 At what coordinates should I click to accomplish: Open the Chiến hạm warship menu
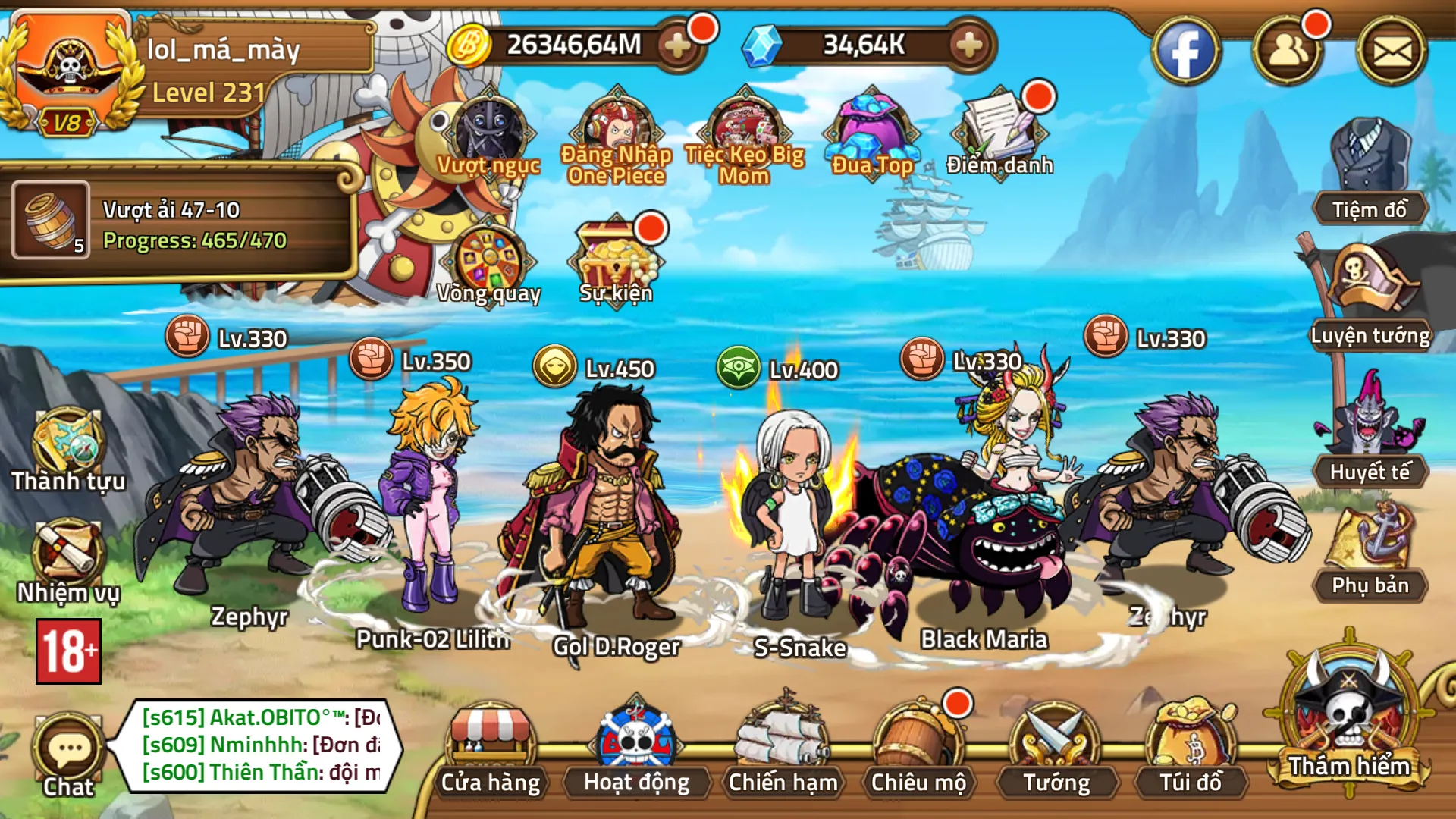(783, 749)
